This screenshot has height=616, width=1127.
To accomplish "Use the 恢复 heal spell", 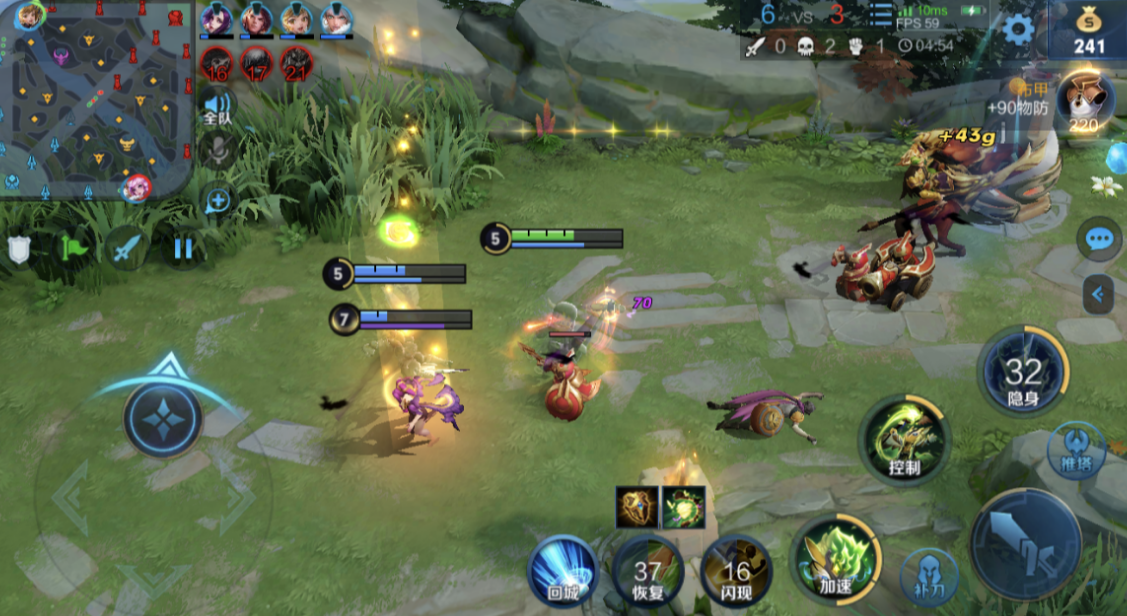I will coord(648,573).
